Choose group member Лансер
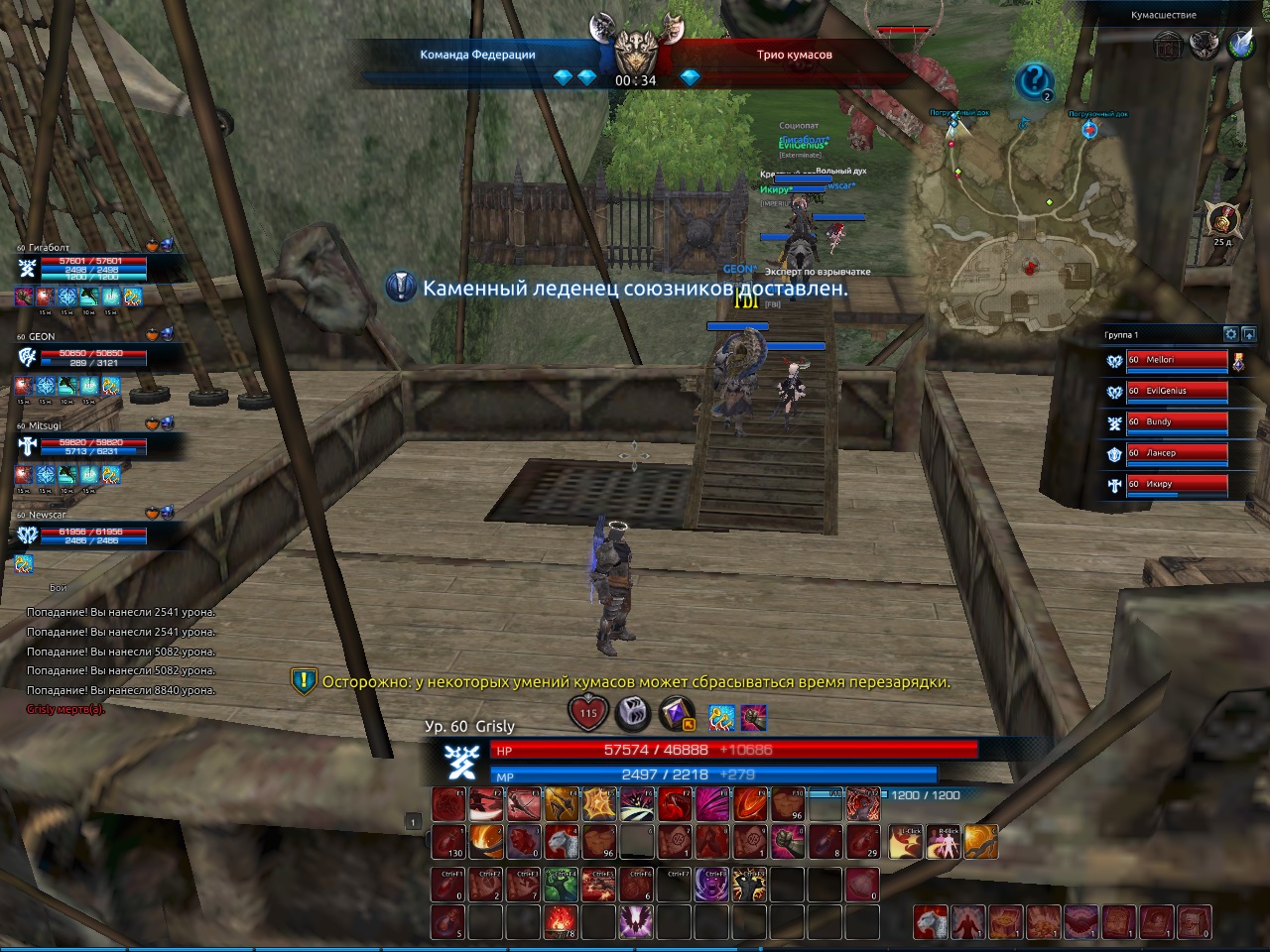This screenshot has width=1270, height=952. pos(1176,453)
